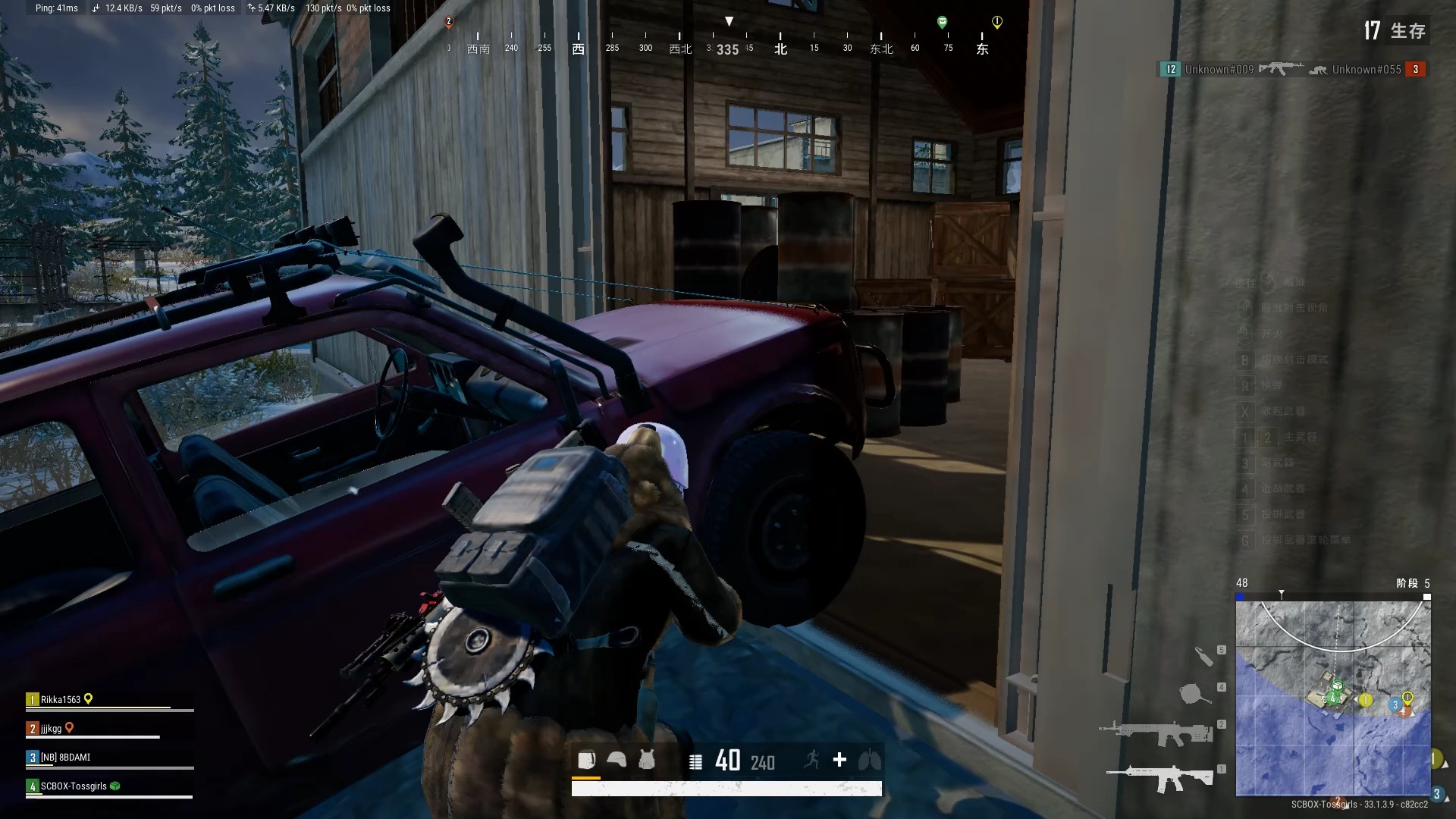Switch to the machine gun in slot 2
The image size is (1456, 819).
[1155, 732]
